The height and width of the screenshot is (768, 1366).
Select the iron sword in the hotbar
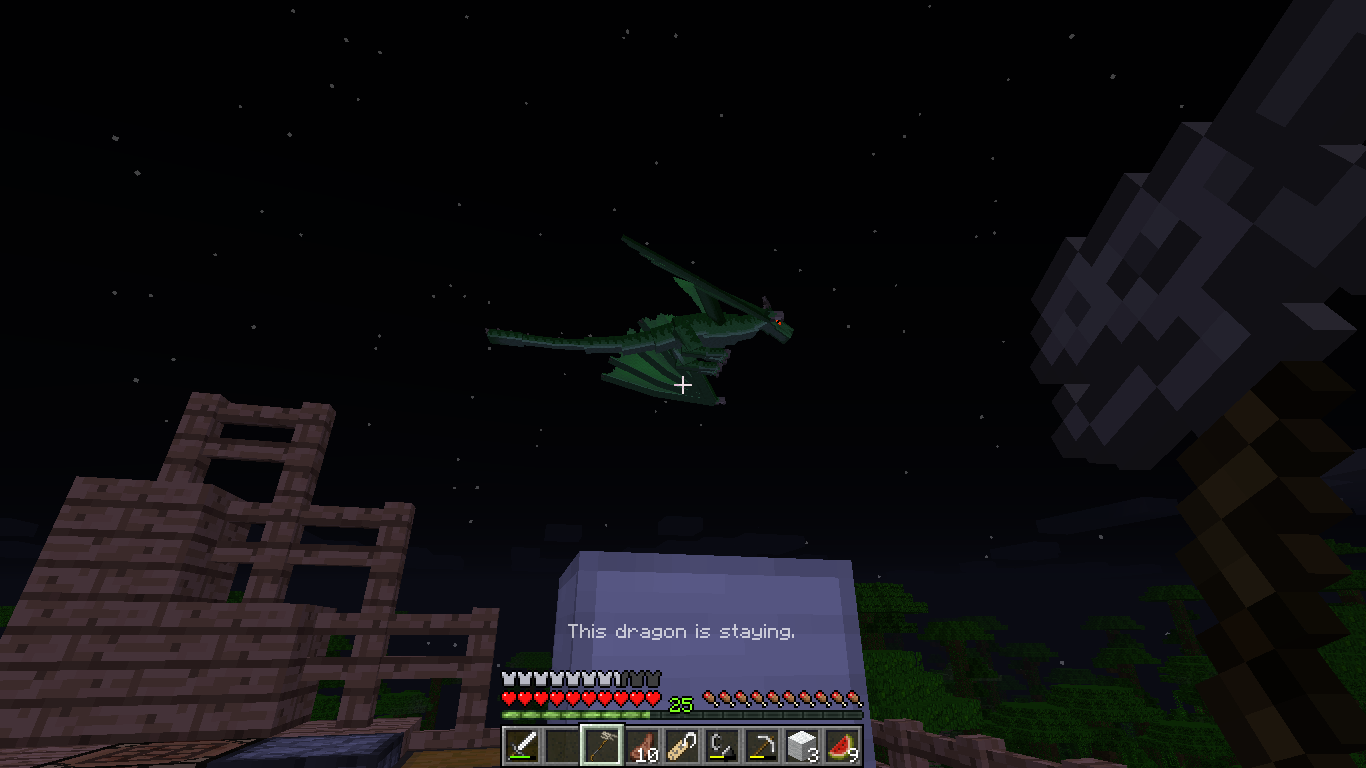(523, 745)
